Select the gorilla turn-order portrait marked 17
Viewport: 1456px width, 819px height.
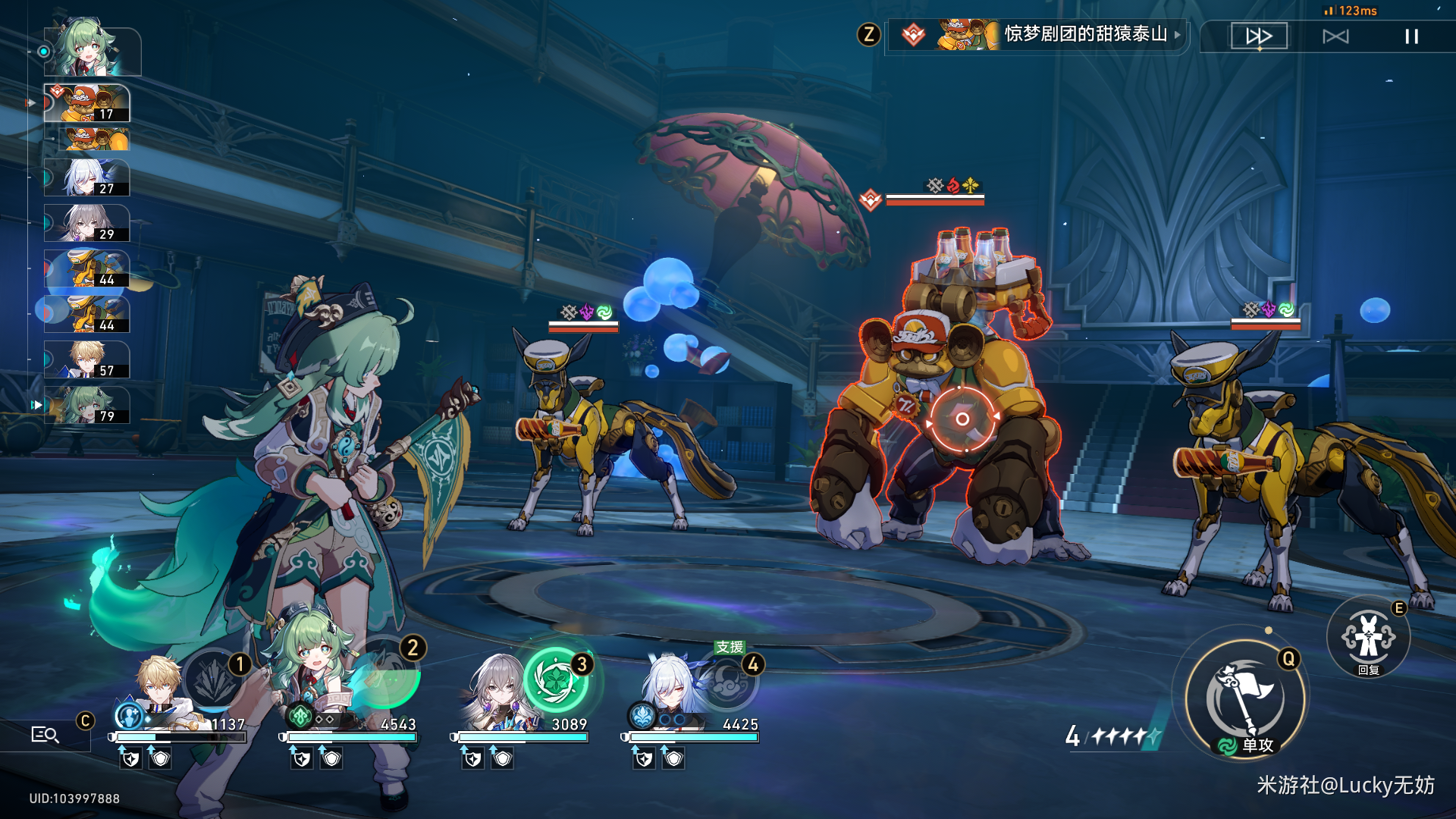87,103
